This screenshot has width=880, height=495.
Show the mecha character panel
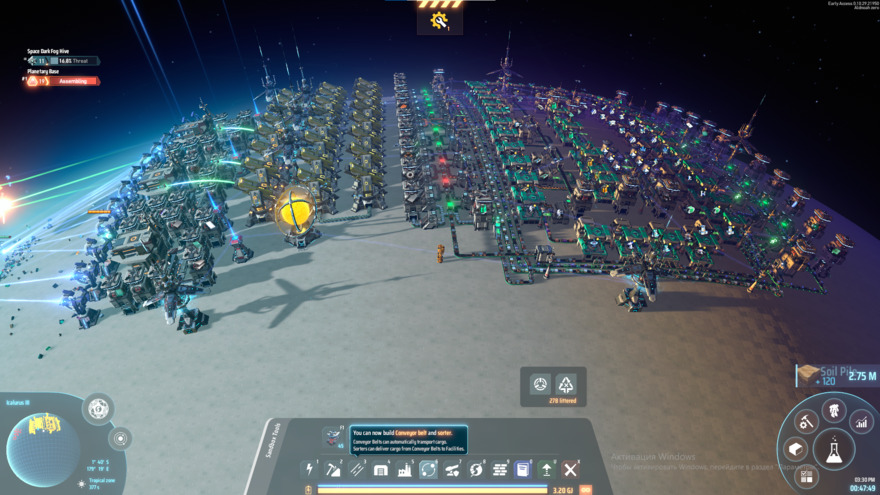(834, 410)
